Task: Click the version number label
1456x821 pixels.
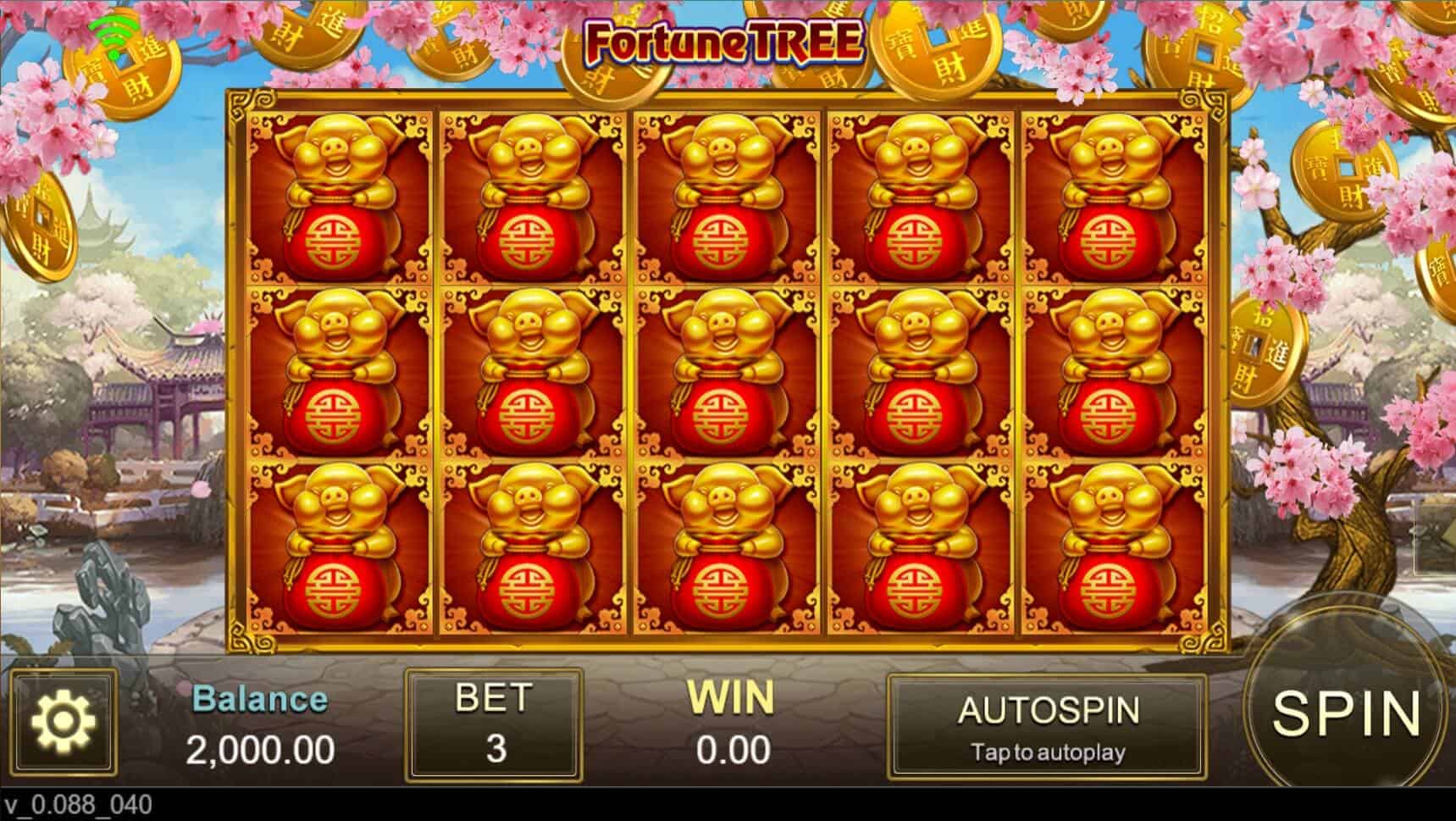Action: [x=75, y=805]
